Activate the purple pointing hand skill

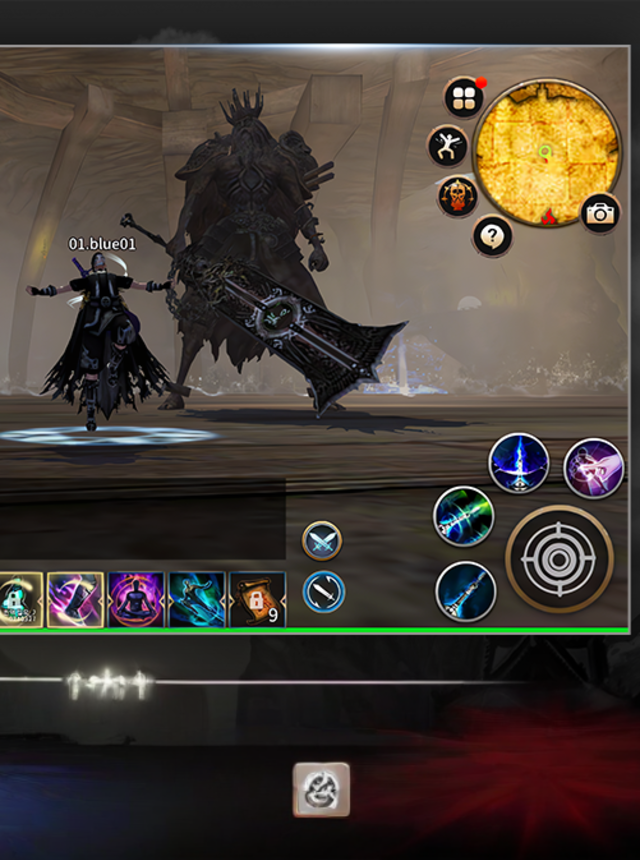(x=593, y=468)
